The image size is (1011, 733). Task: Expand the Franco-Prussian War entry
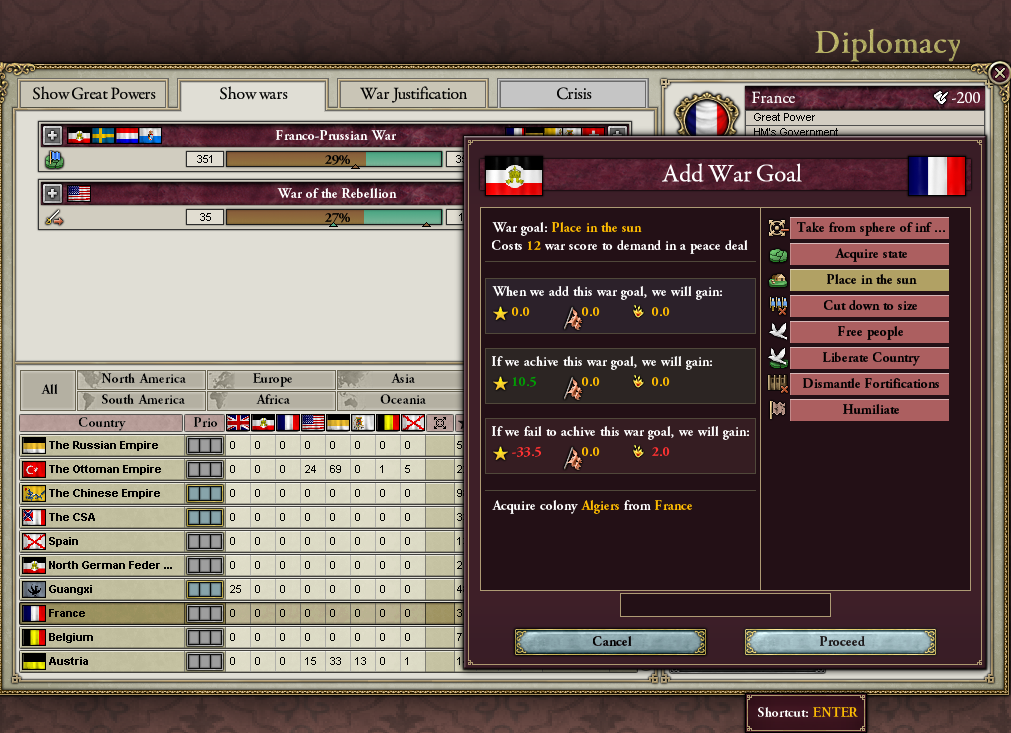[52, 135]
